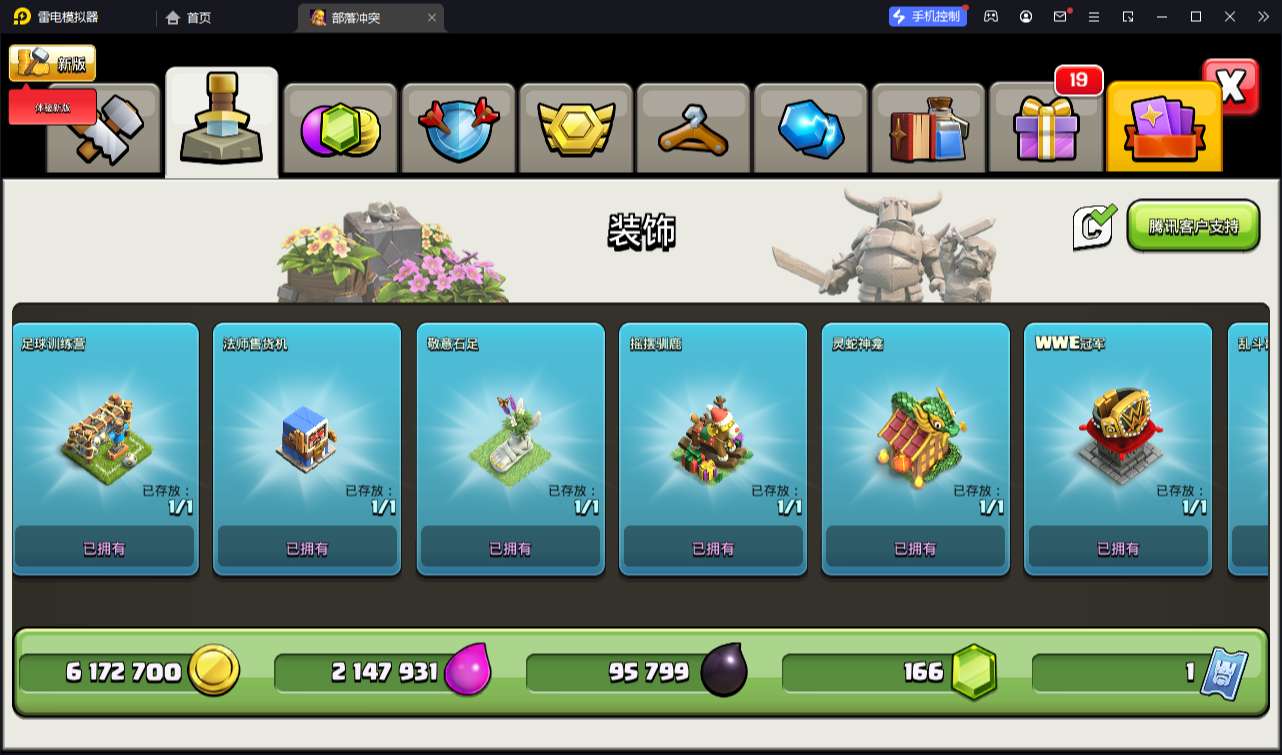Open the 手机控制 emulator control button
The height and width of the screenshot is (755, 1282).
click(x=927, y=16)
